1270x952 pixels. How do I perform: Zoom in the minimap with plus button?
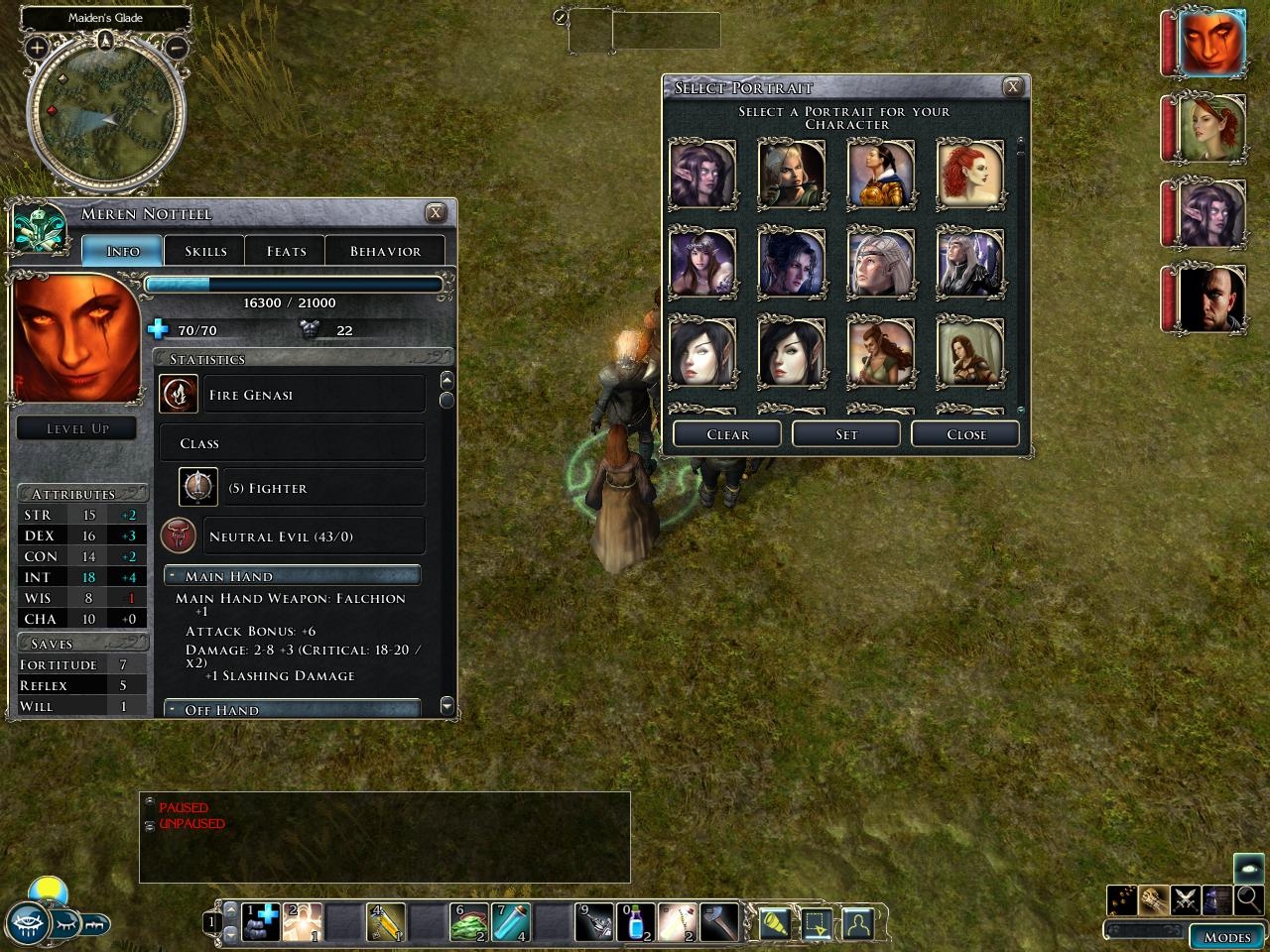pos(37,47)
